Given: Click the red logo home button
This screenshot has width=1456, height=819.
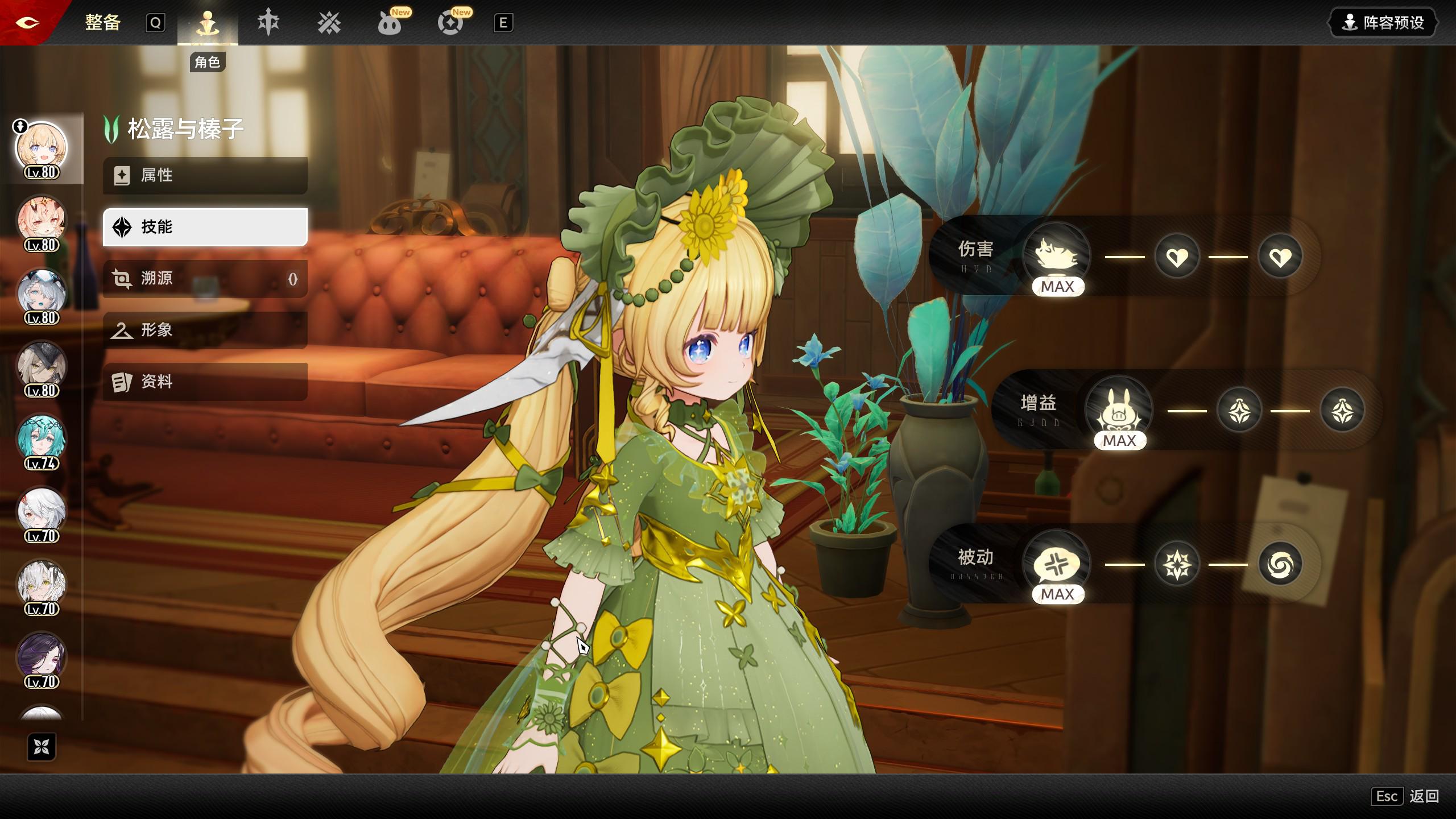Looking at the screenshot, I should [x=27, y=23].
